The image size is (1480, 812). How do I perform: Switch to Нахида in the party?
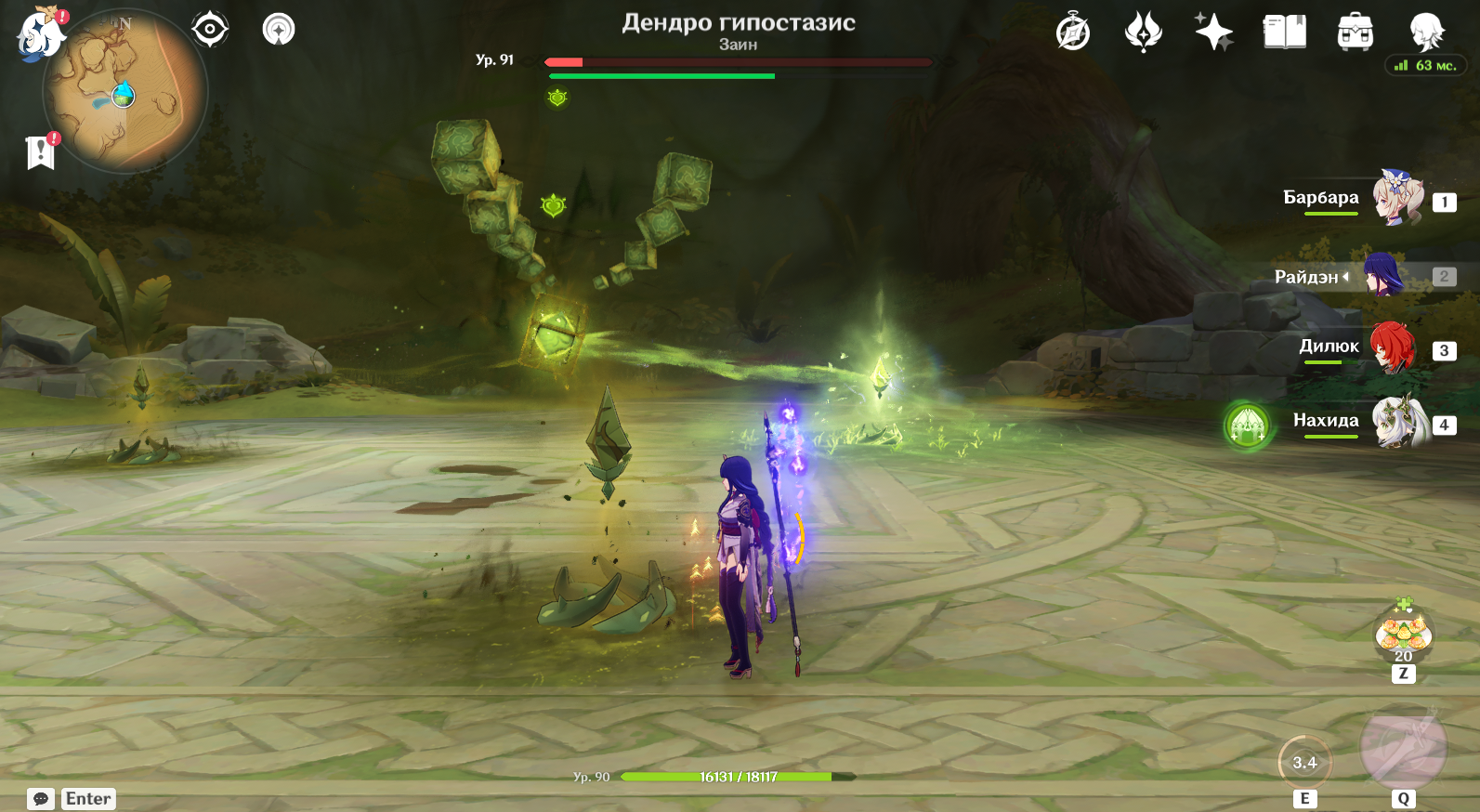[1399, 423]
